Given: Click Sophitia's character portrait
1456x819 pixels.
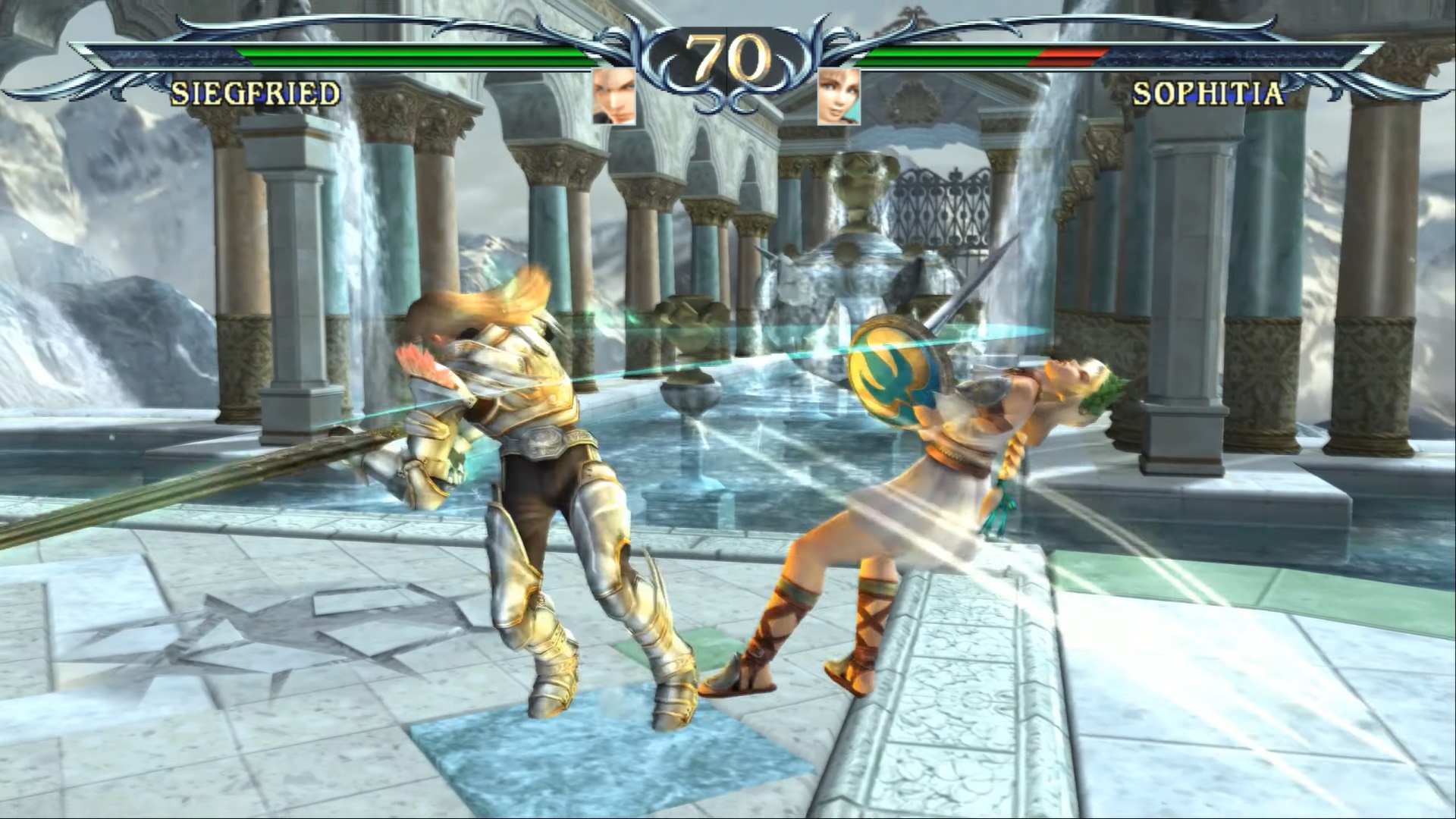Looking at the screenshot, I should 838,96.
